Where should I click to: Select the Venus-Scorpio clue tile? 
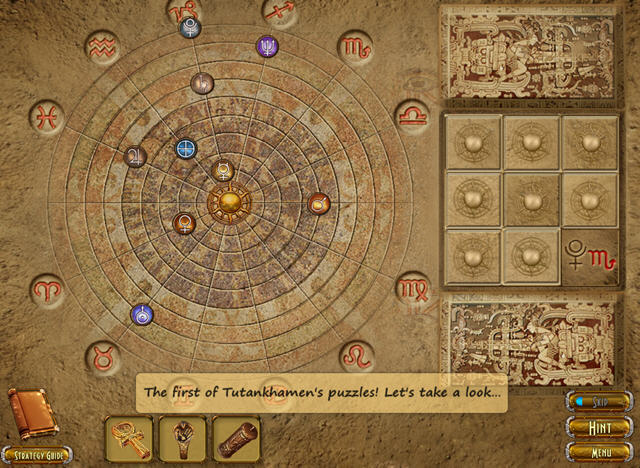590,257
